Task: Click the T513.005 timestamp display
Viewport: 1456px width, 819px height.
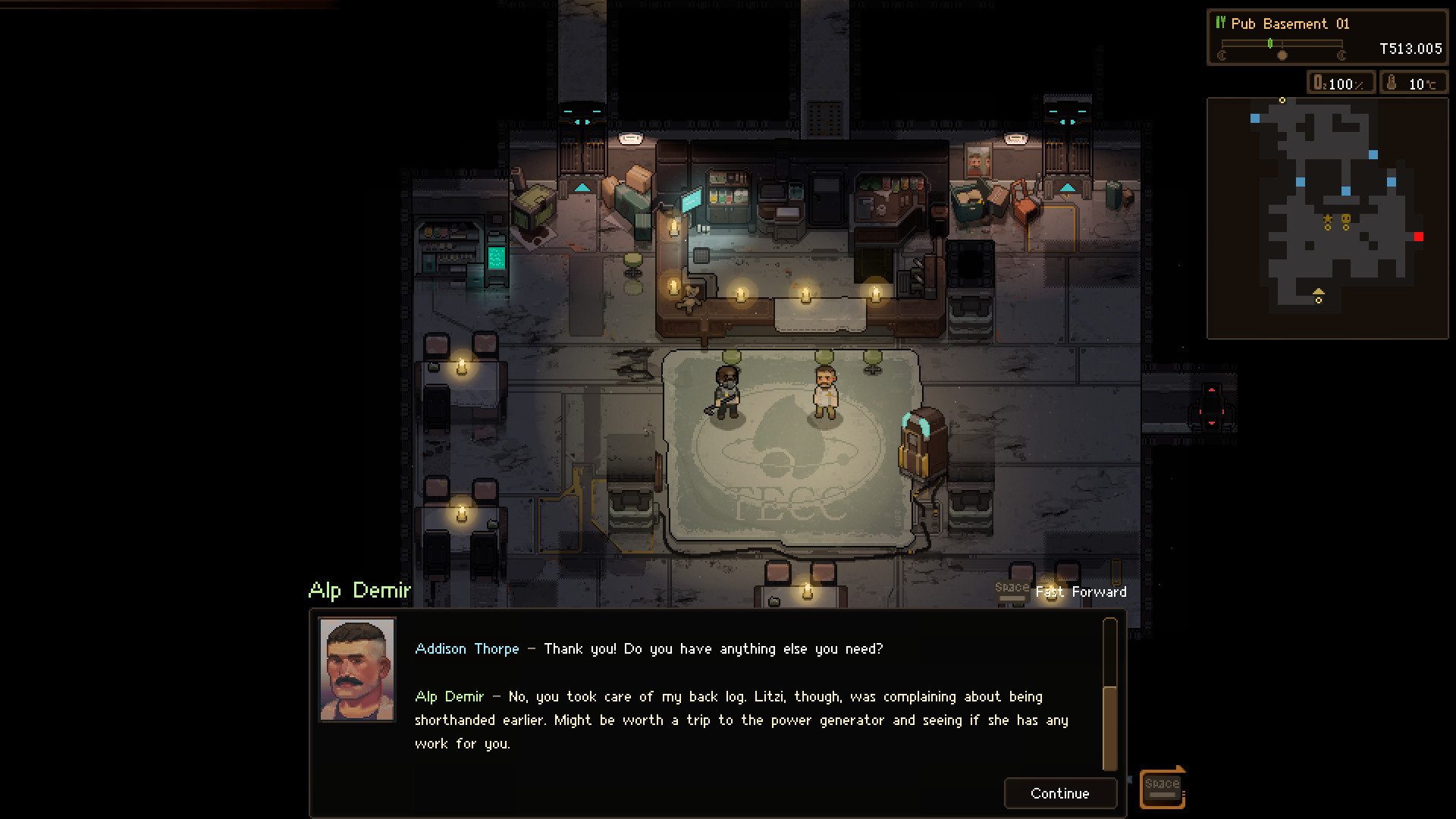Action: [x=1410, y=49]
